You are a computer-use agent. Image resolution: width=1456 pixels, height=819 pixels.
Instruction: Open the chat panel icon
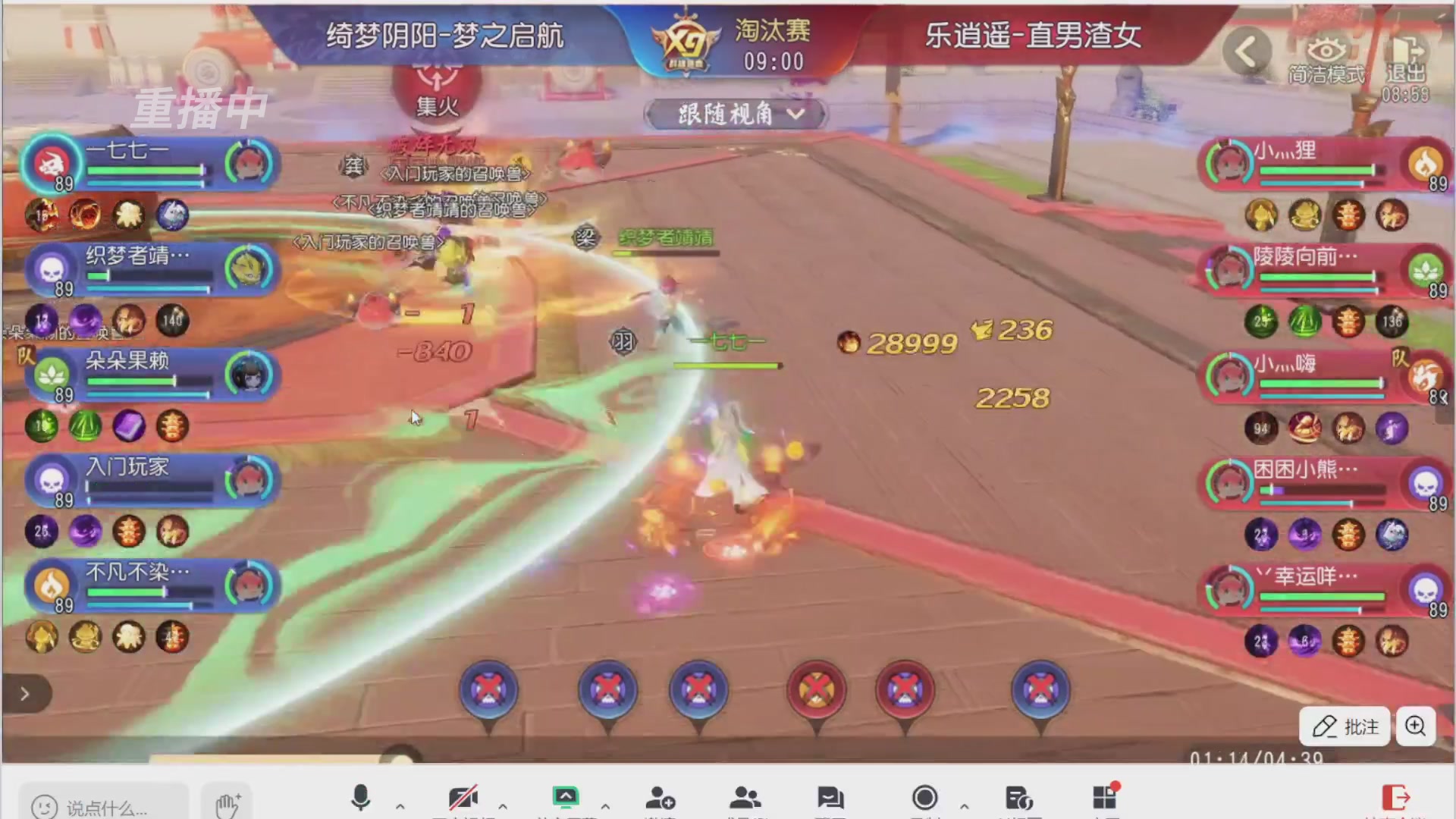(833, 796)
